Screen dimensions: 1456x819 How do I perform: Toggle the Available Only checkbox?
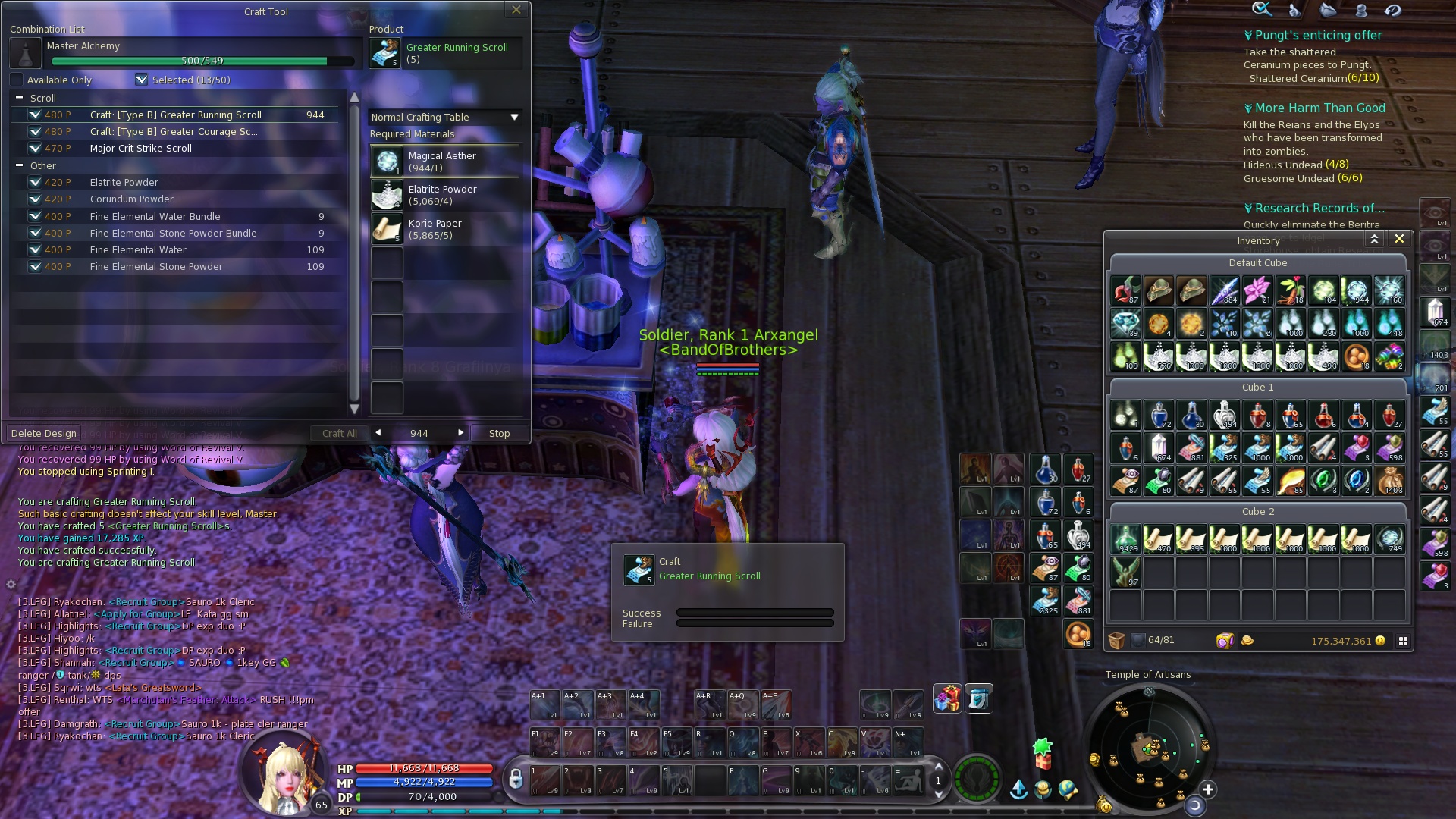(x=17, y=80)
